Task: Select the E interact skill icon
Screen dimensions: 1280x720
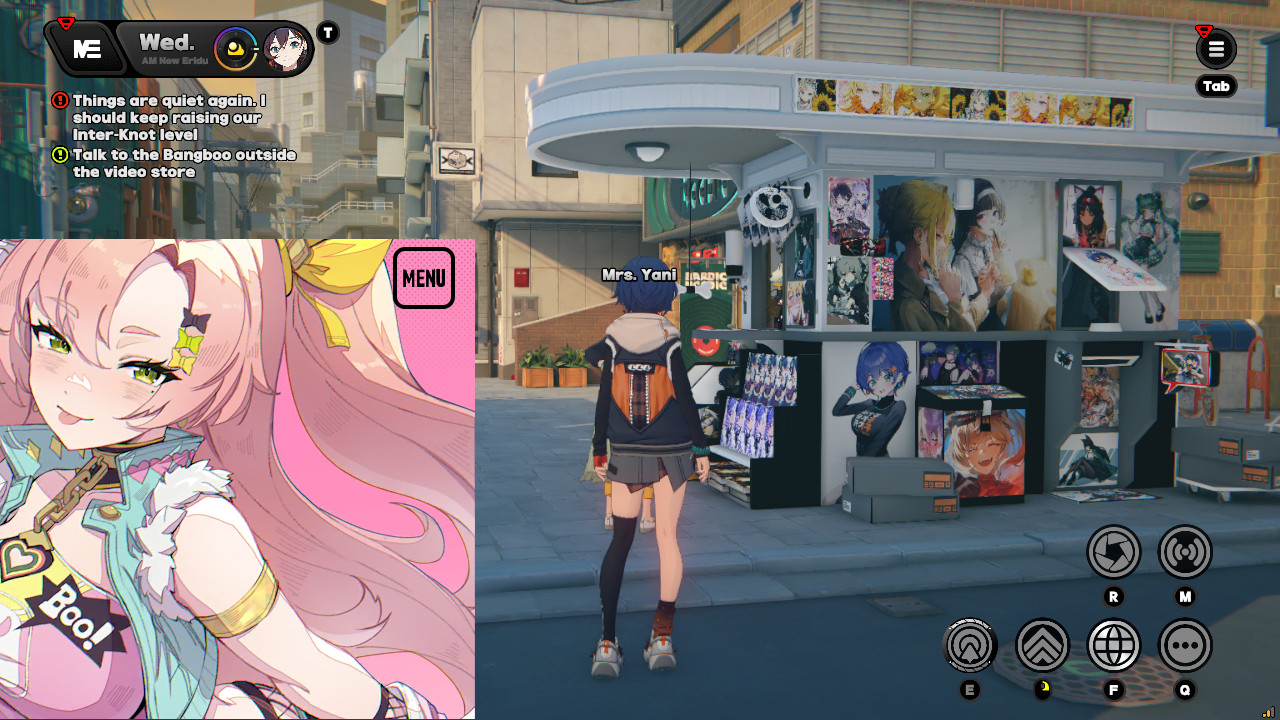Action: click(x=971, y=646)
